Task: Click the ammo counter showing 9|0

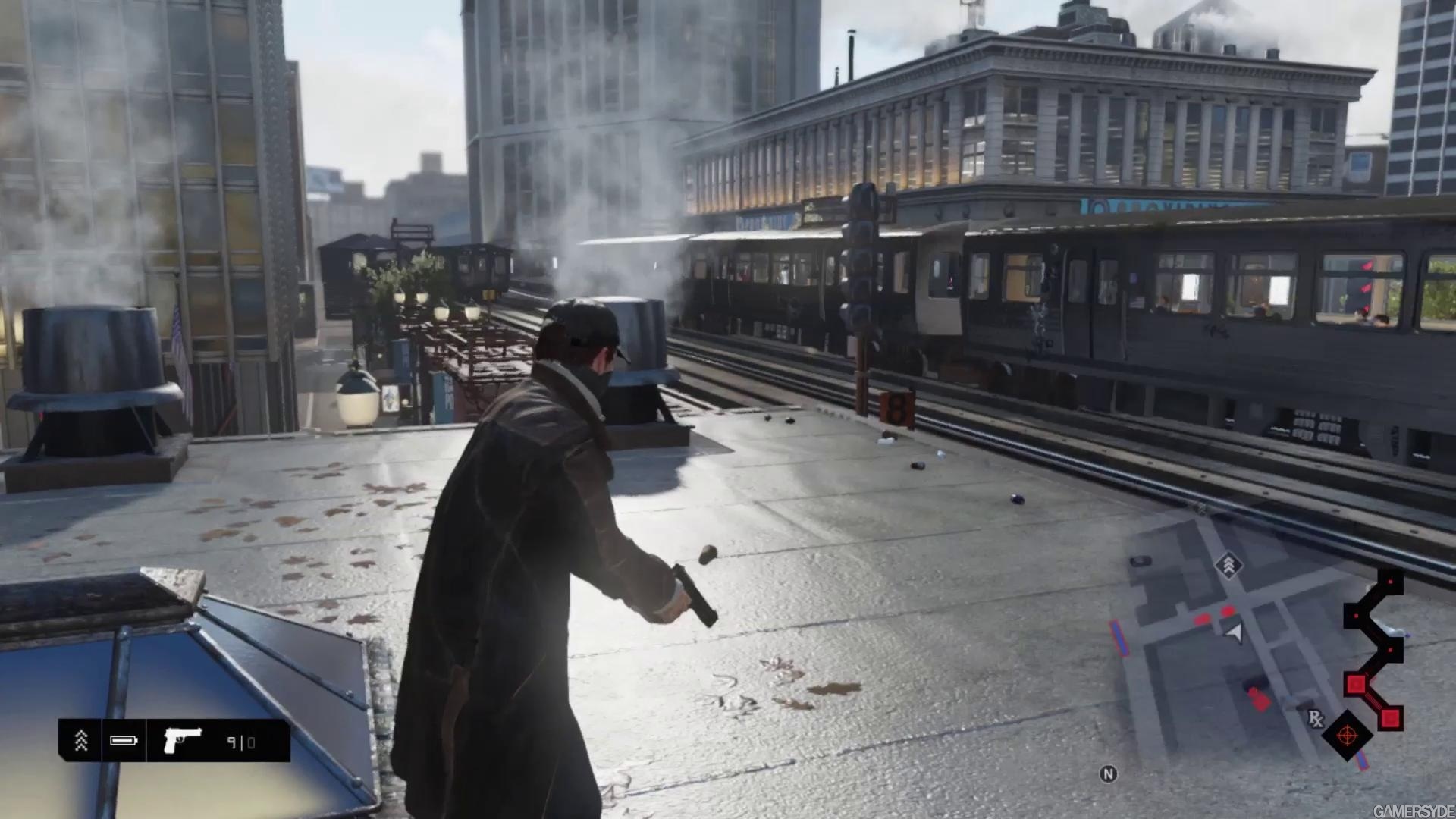Action: pos(243,741)
